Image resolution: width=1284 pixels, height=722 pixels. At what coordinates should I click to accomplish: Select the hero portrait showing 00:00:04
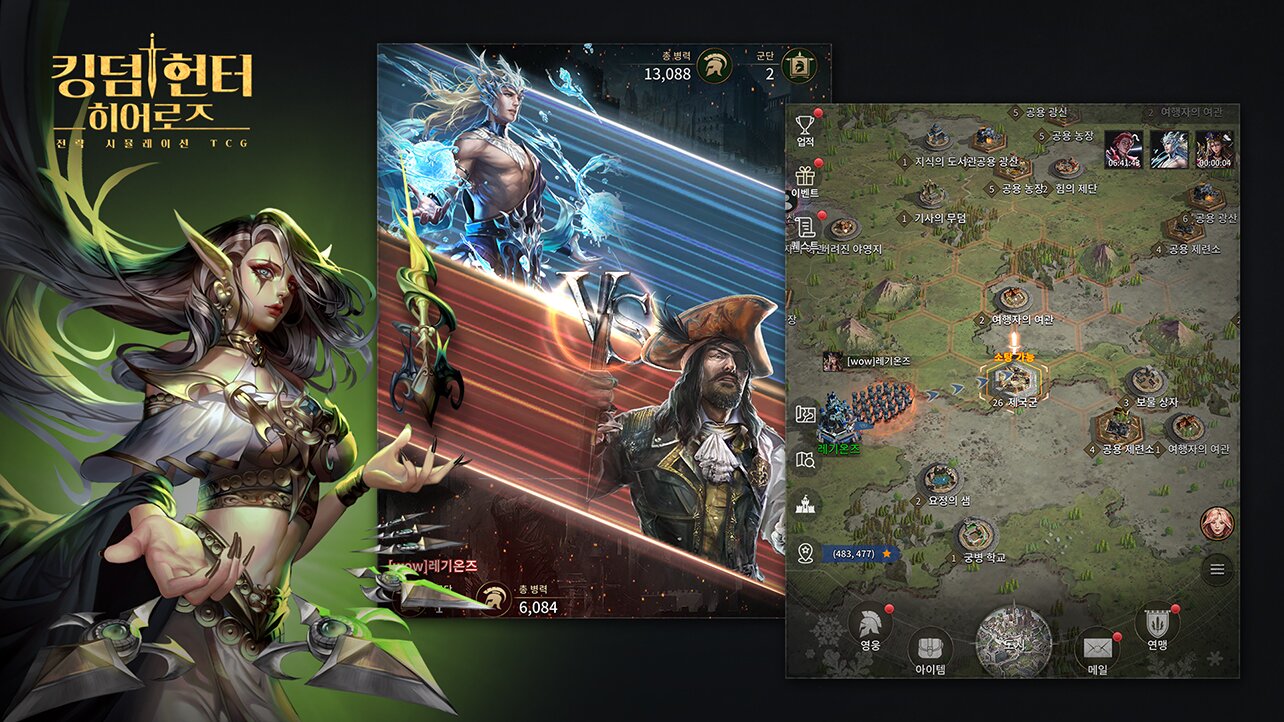(x=1214, y=149)
